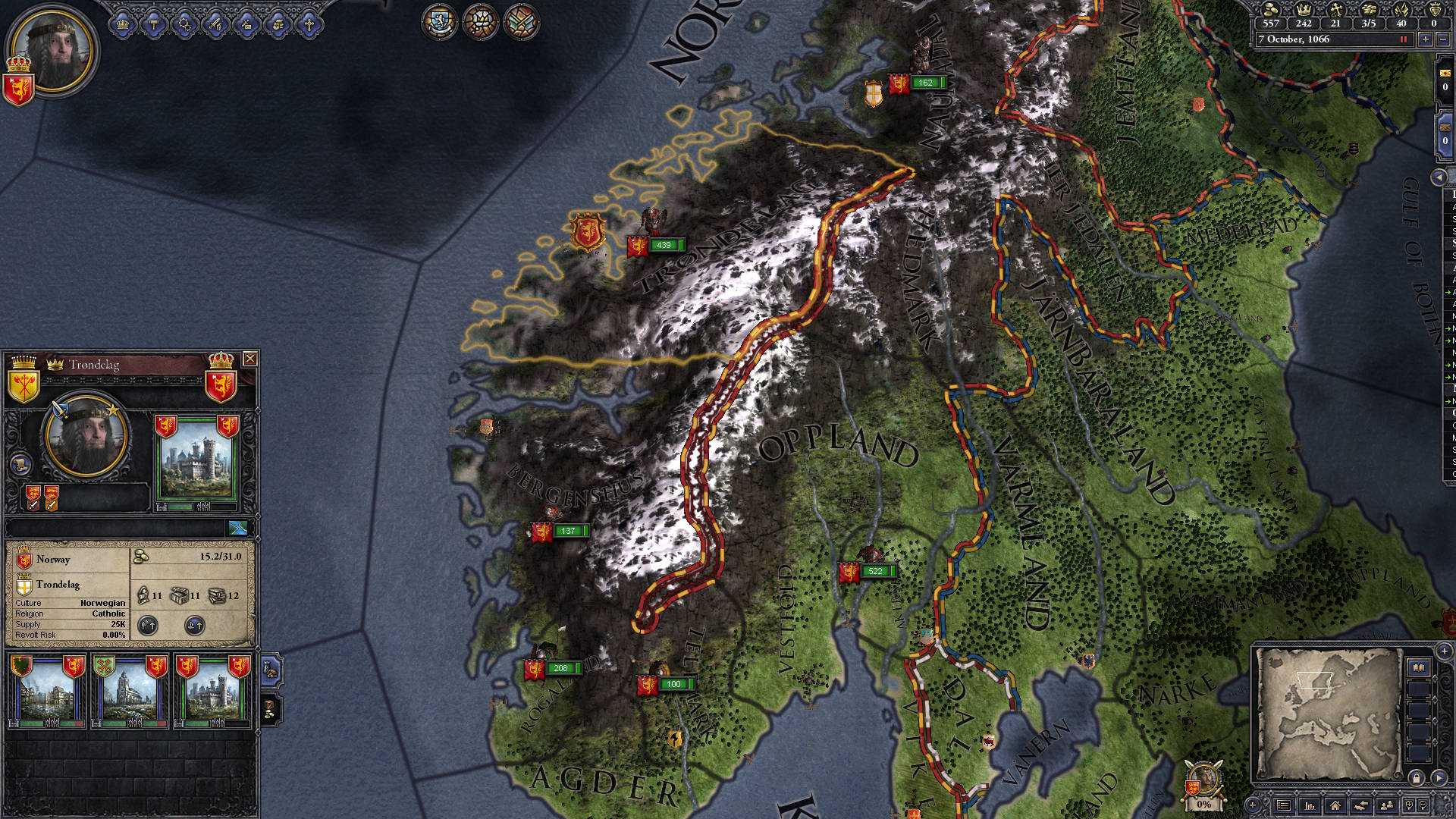Increase game speed with the plus button

coord(1425,39)
